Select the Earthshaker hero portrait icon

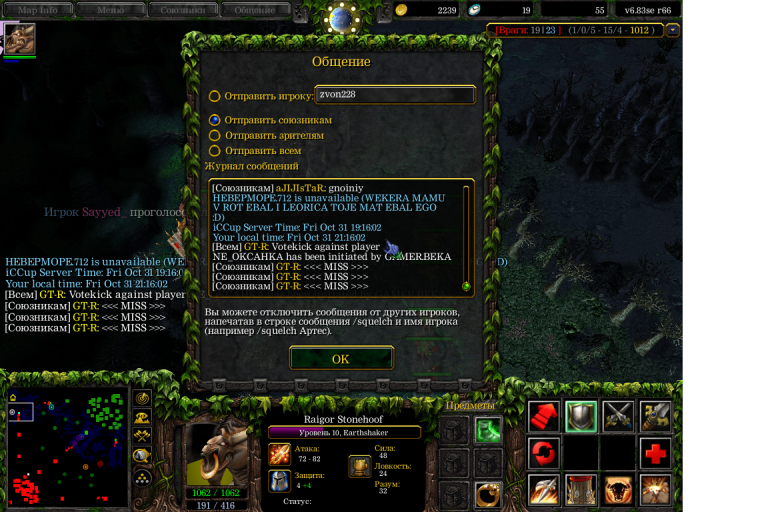(20, 39)
